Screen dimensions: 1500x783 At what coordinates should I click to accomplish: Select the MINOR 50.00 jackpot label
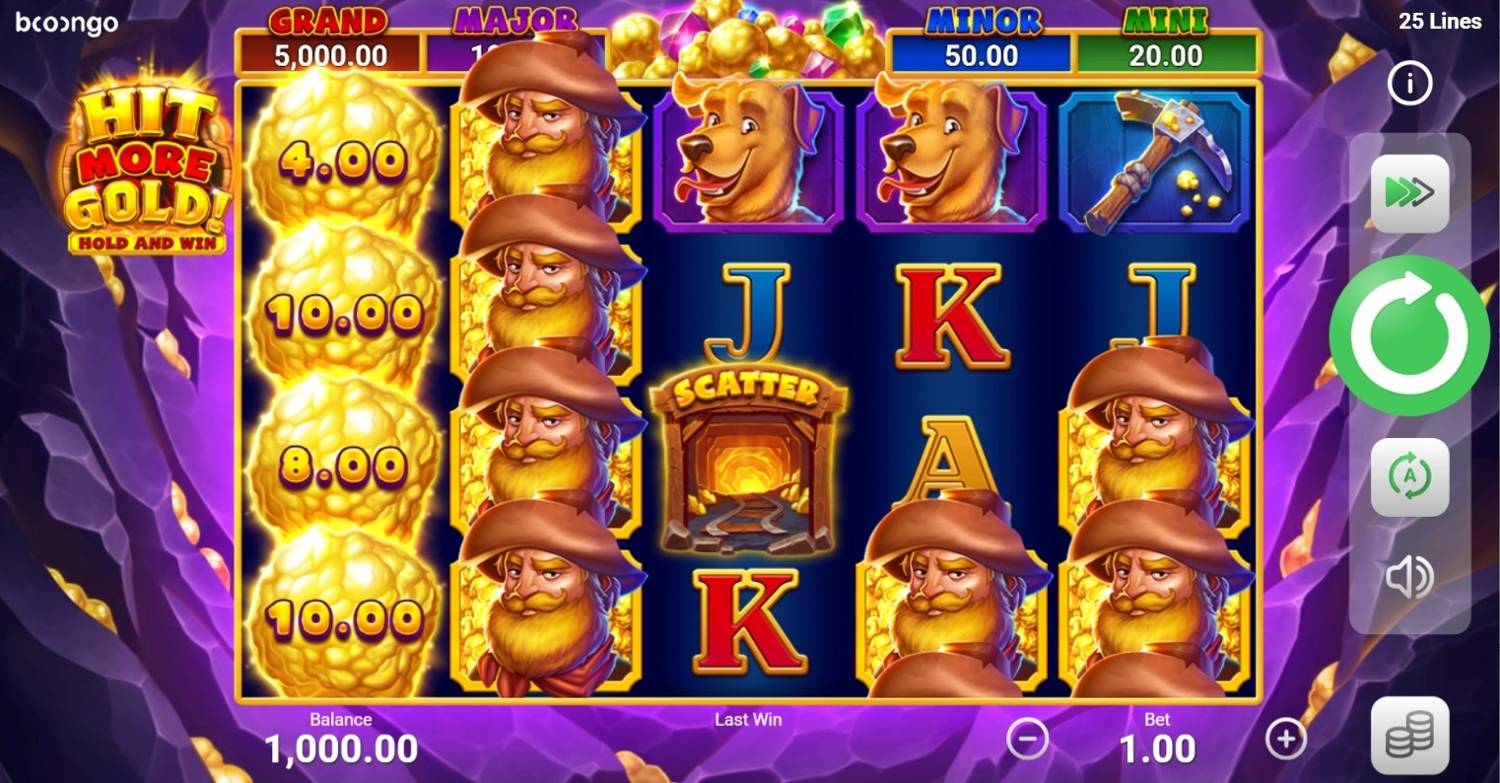(981, 40)
